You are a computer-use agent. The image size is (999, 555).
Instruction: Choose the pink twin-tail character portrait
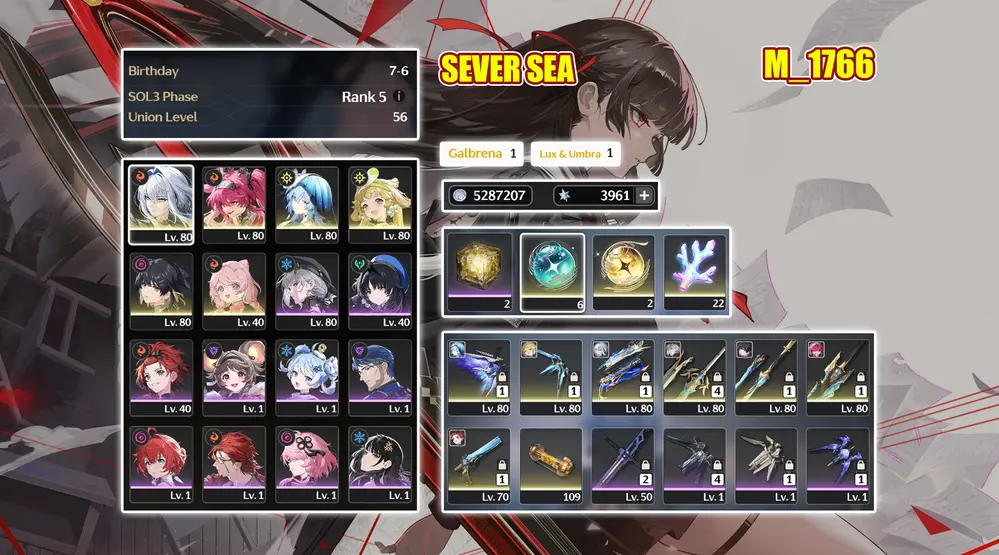point(234,204)
